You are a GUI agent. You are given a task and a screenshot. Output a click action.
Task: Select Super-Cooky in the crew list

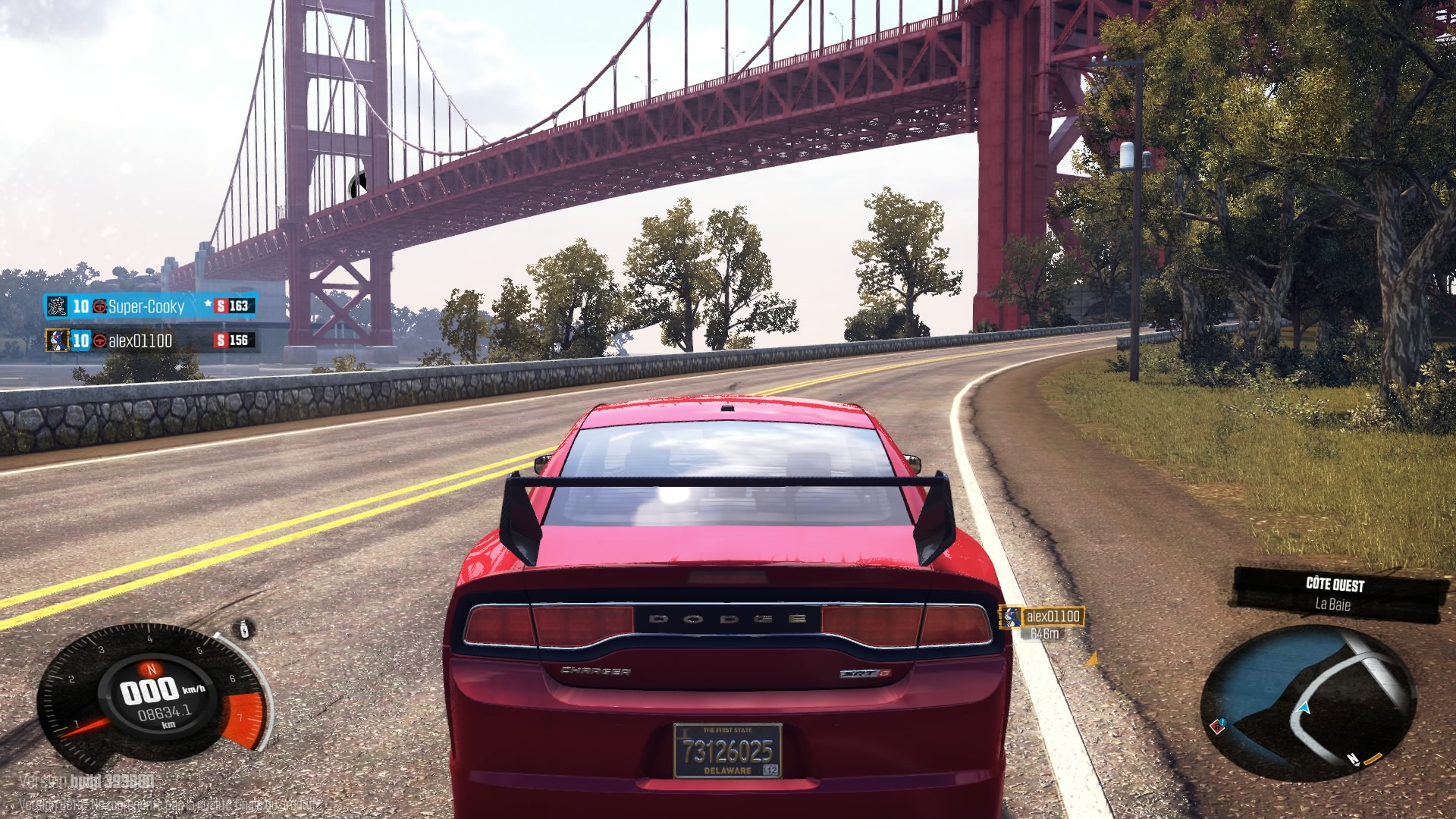tap(146, 306)
